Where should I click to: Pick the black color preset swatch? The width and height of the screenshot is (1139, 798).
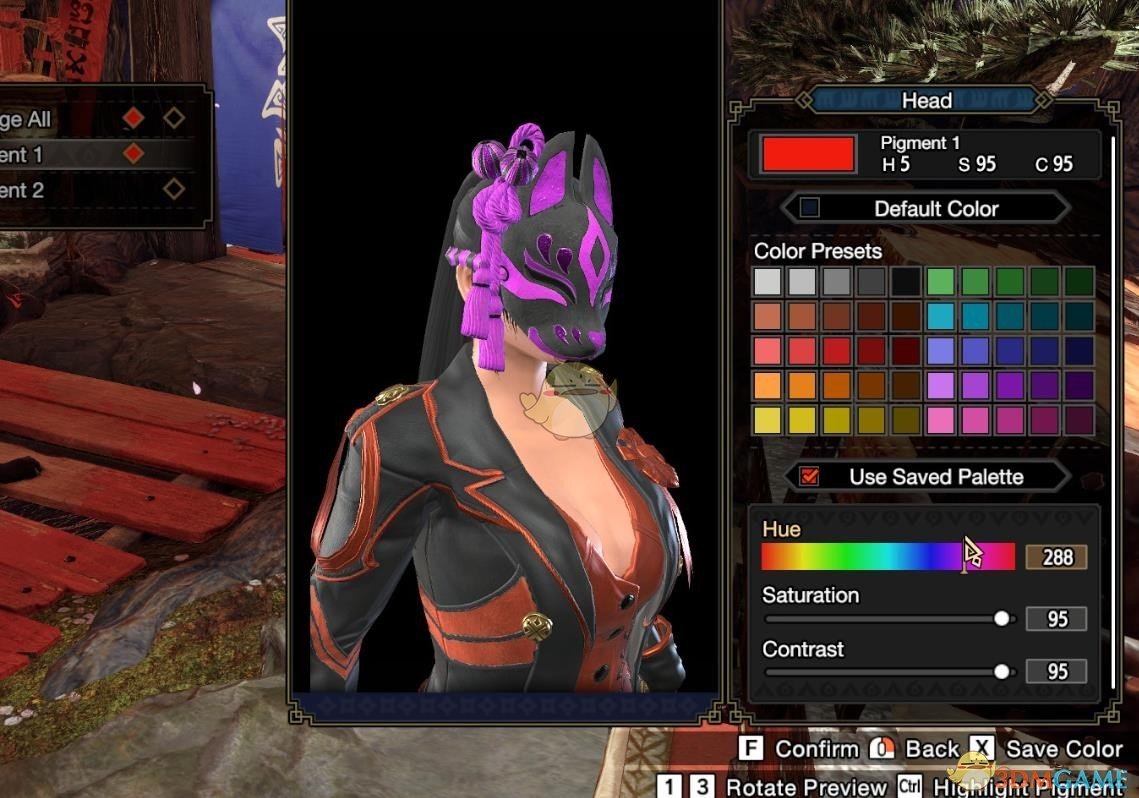pos(907,282)
